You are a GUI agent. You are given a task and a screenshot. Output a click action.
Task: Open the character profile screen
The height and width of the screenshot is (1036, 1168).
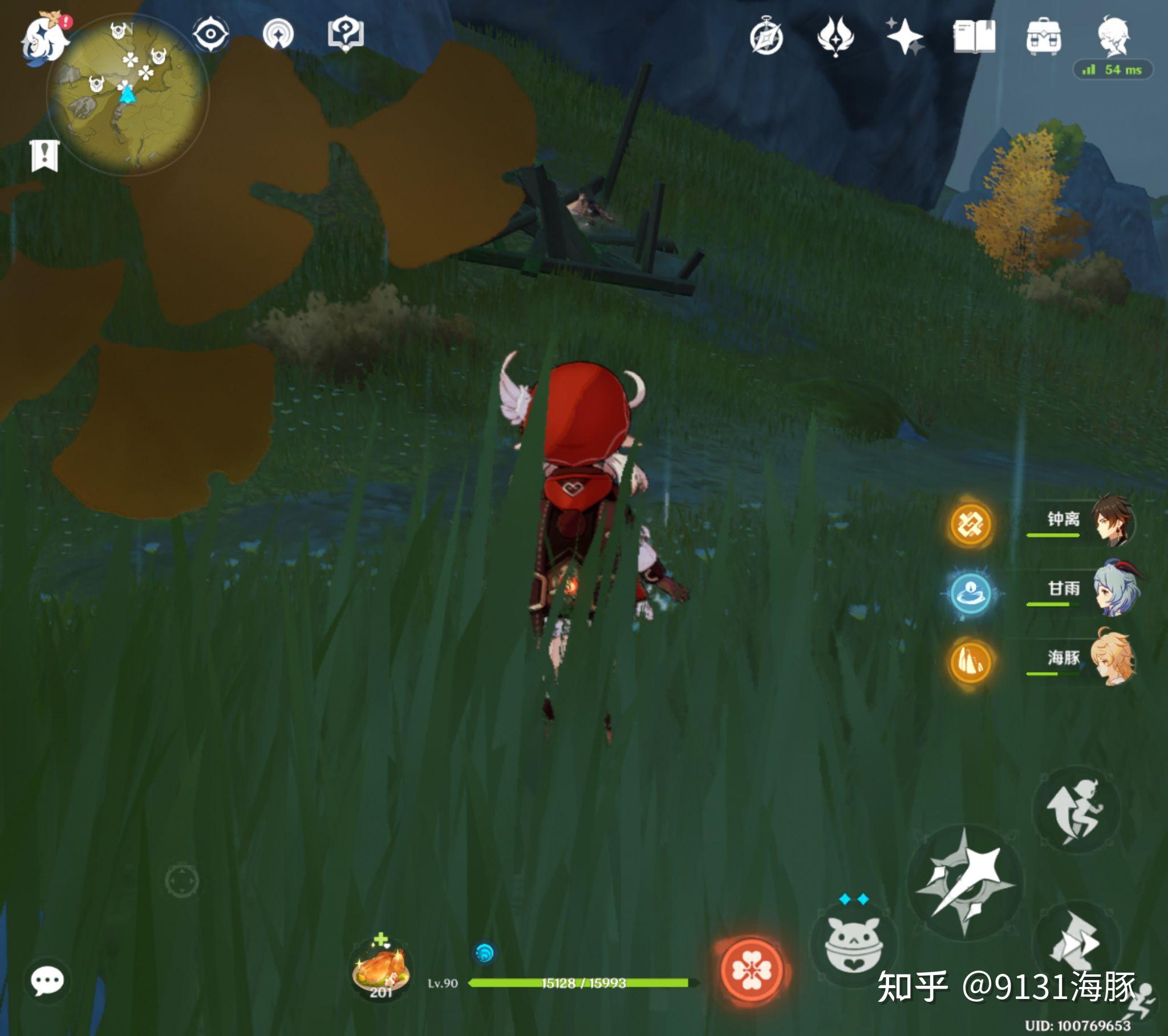[1113, 36]
